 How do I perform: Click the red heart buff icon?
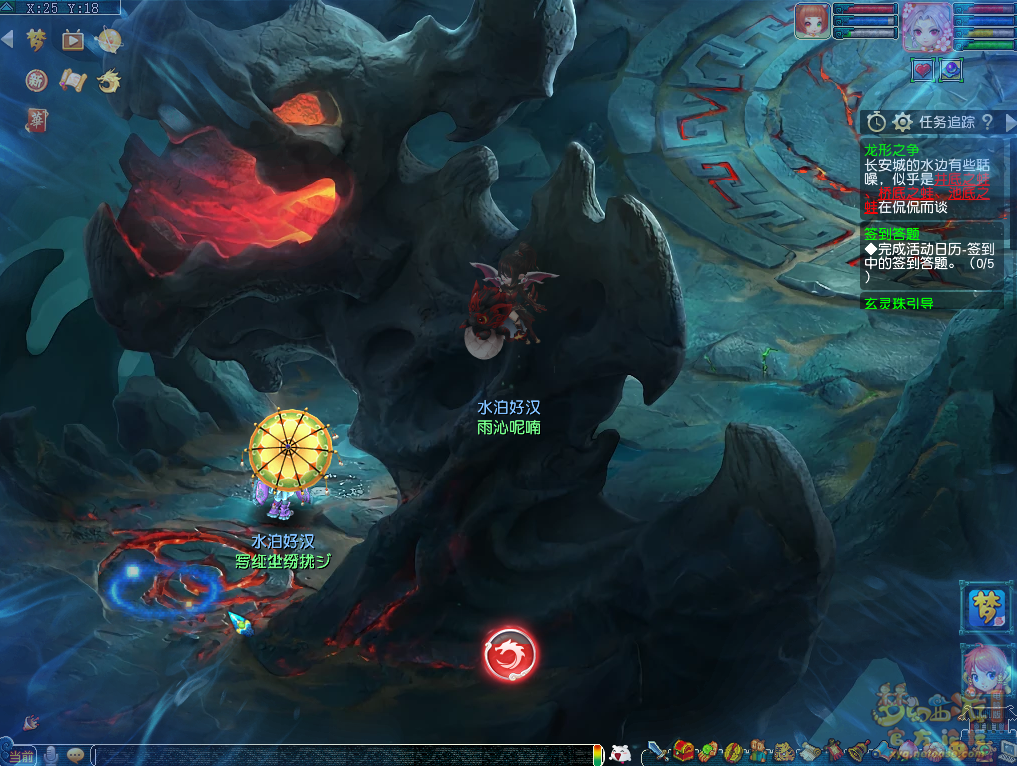(923, 70)
